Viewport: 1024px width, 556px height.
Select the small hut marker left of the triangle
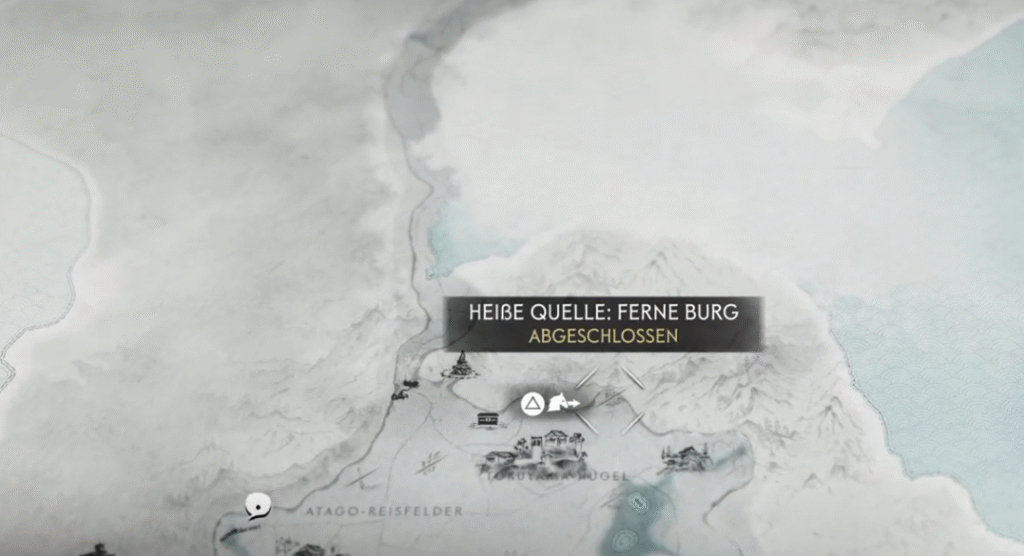coord(488,419)
